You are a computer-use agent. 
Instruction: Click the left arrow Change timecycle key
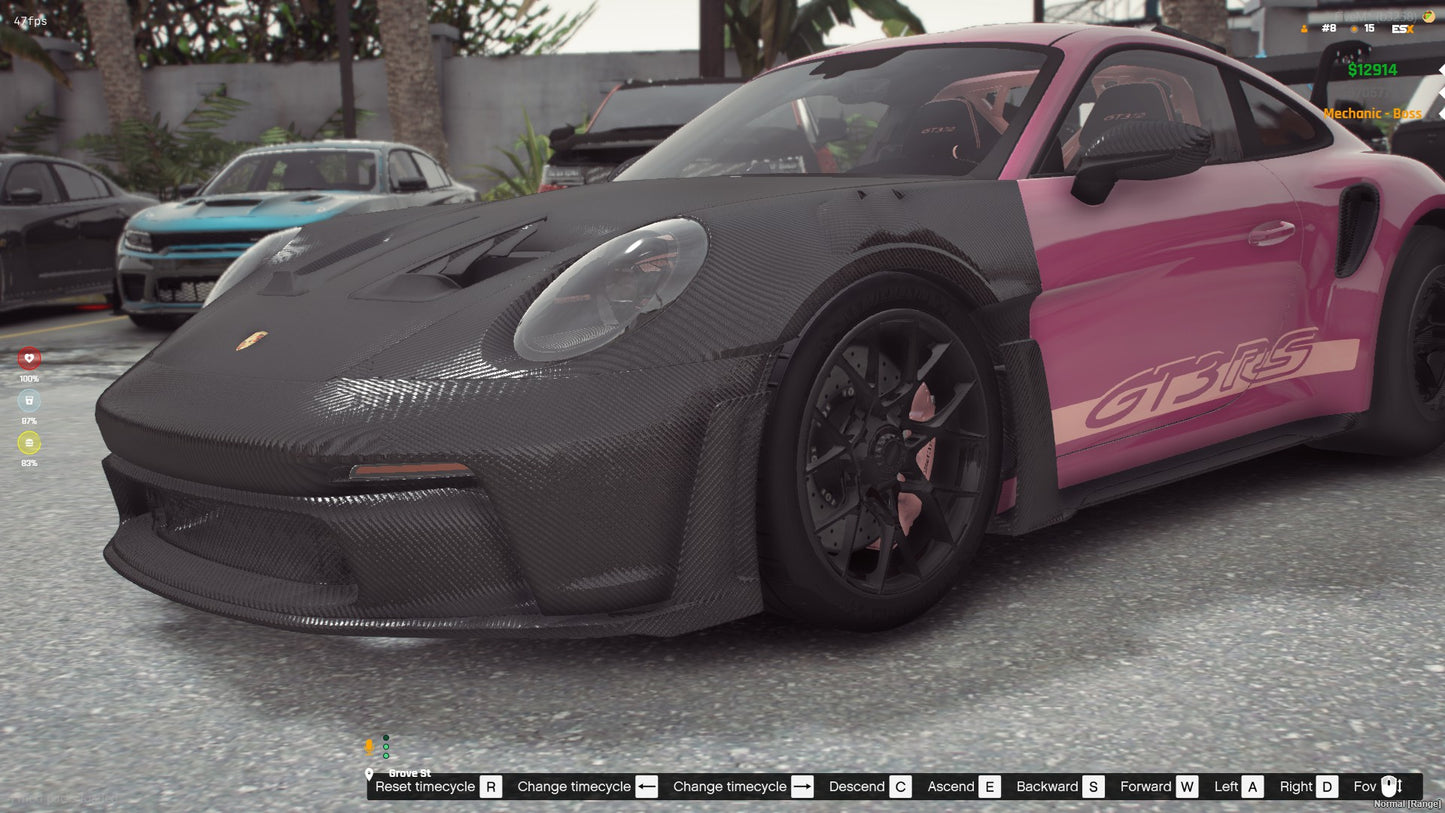(647, 786)
